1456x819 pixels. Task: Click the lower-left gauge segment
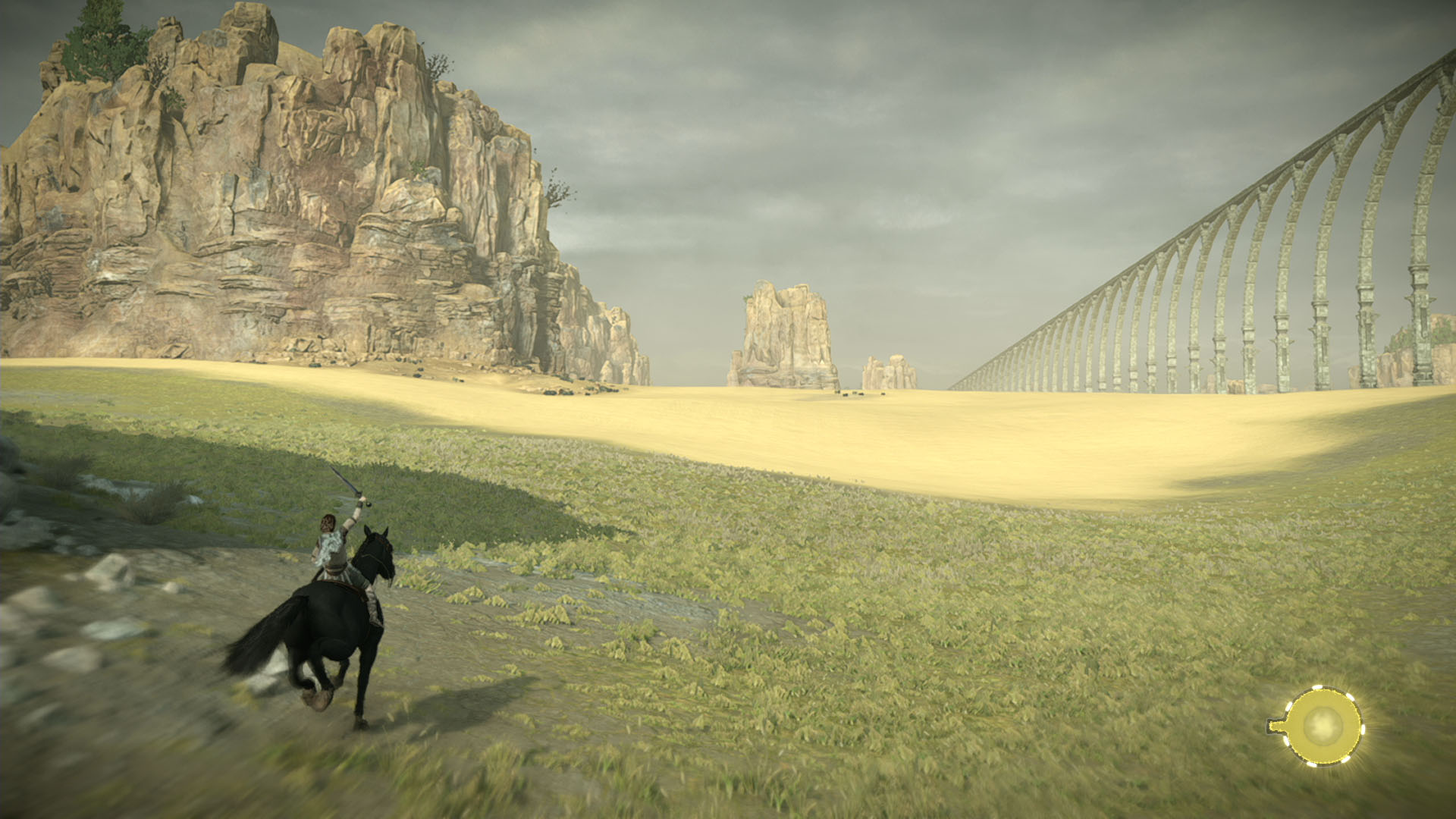[x=1288, y=740]
